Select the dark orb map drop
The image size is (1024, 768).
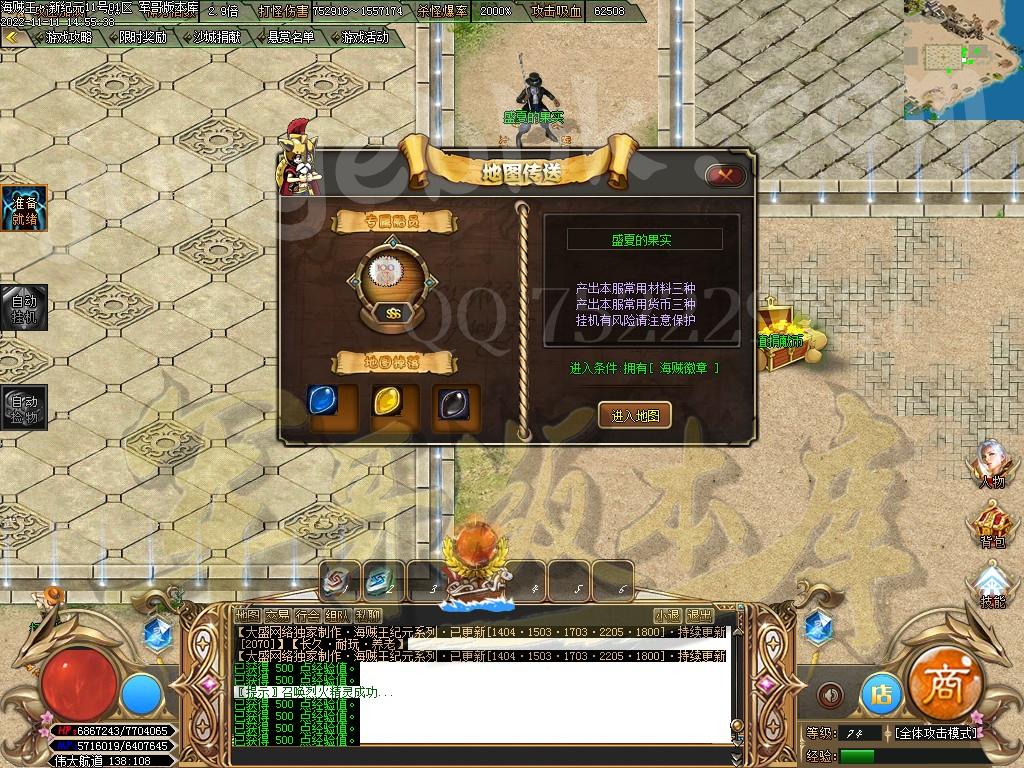click(x=449, y=402)
